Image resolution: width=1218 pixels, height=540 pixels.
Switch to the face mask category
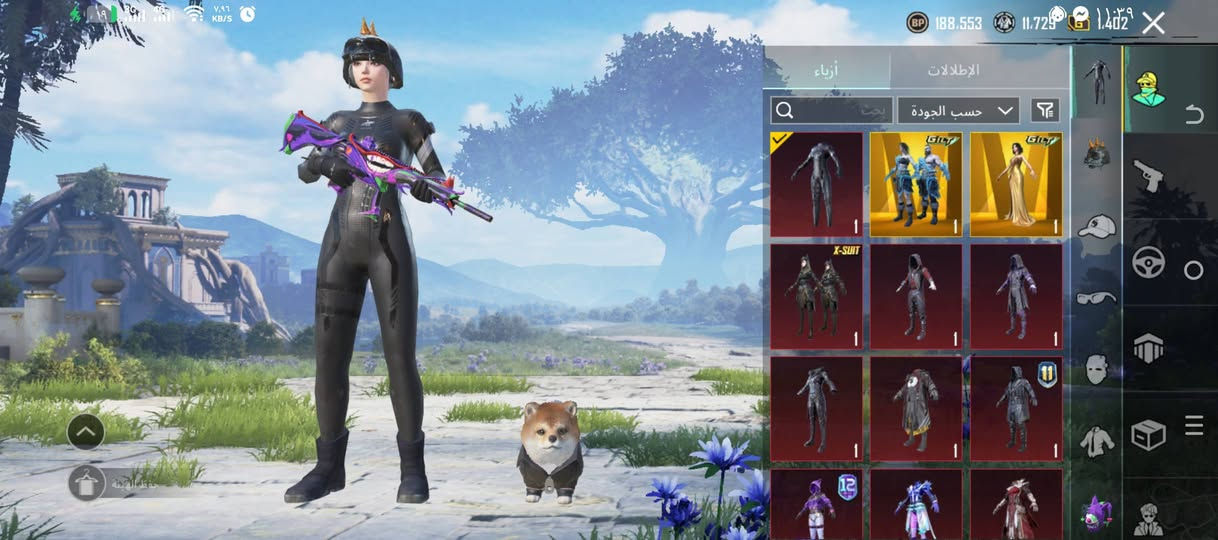pyautogui.click(x=1096, y=369)
